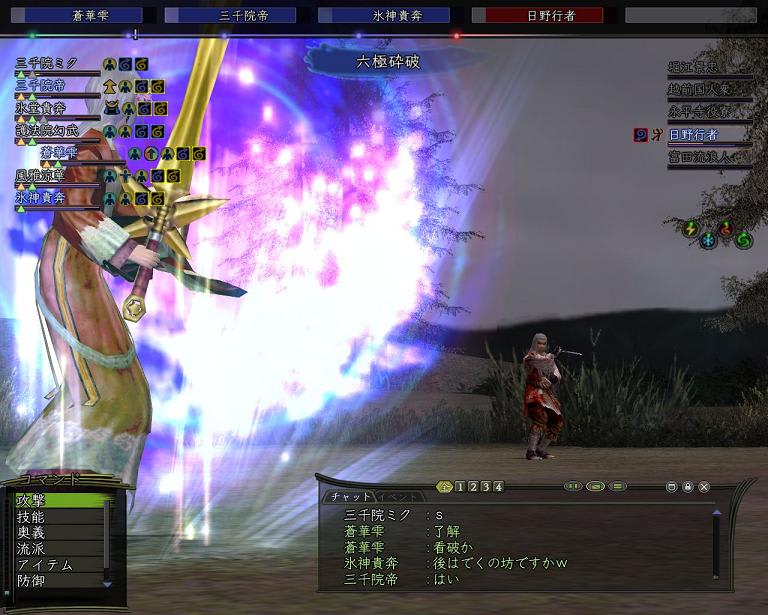Select the 全 all-channels chat filter
Viewport: 768px width, 615px height.
tap(445, 487)
